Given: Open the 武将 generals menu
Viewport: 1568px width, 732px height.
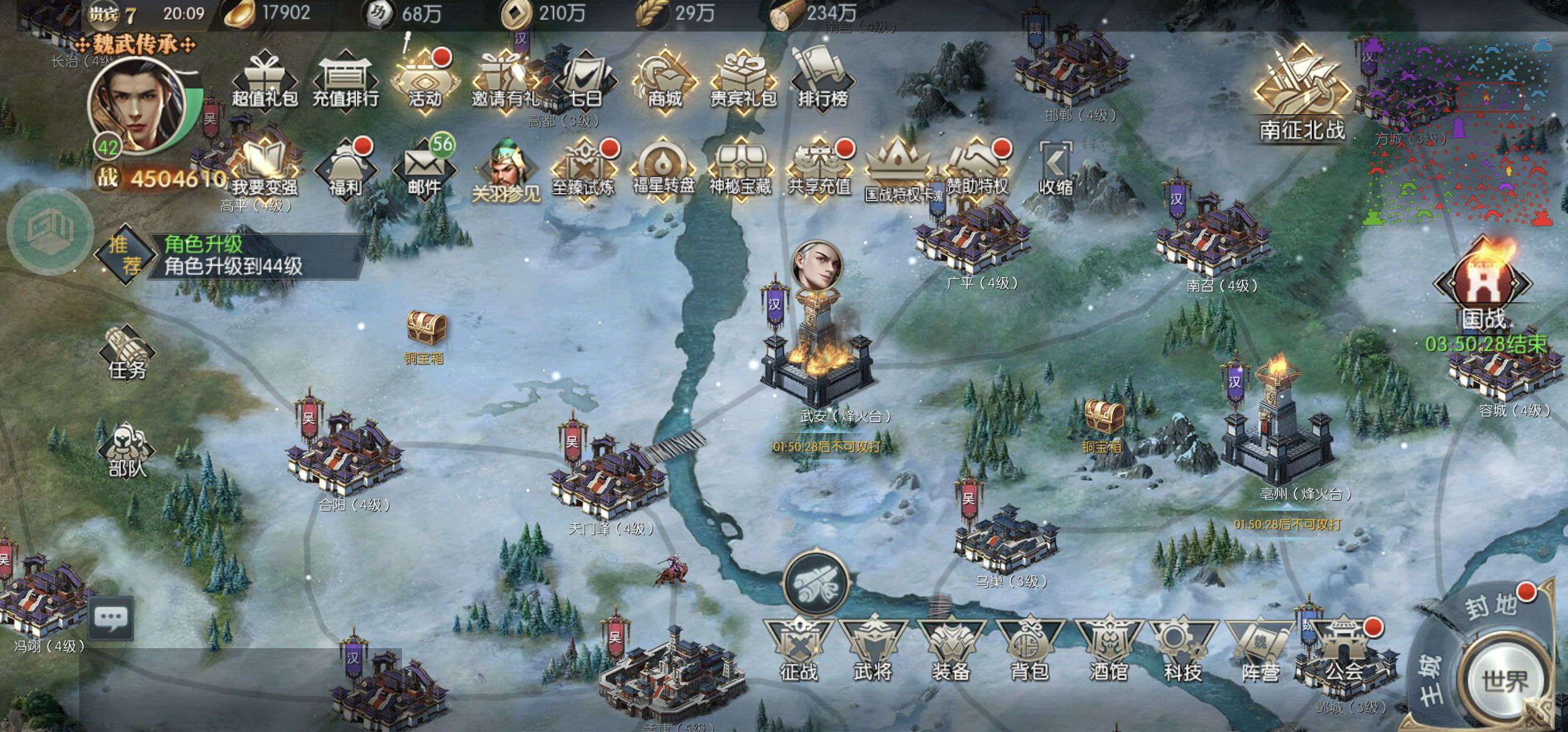Looking at the screenshot, I should [x=873, y=649].
